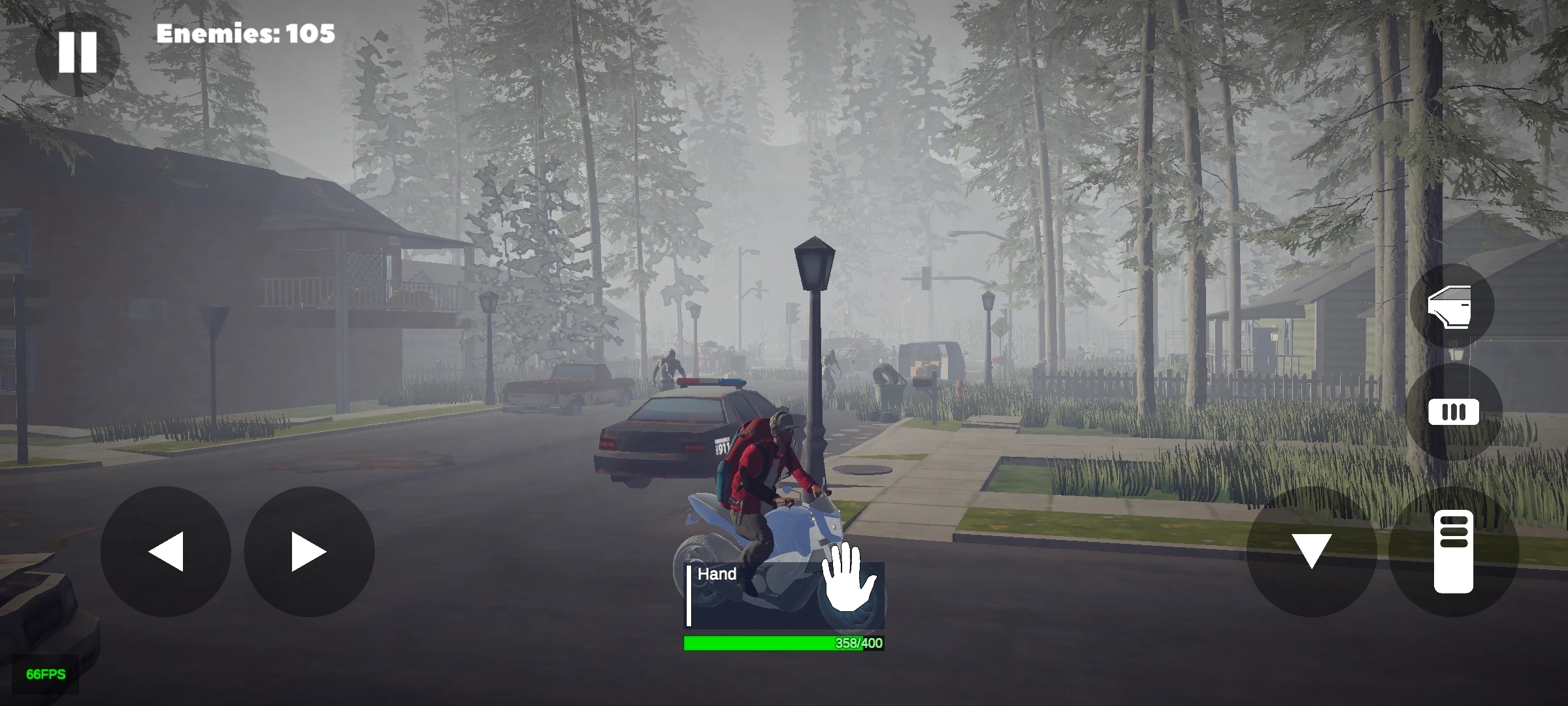This screenshot has width=1568, height=706.
Task: Steer left with the left arrow
Action: (165, 551)
